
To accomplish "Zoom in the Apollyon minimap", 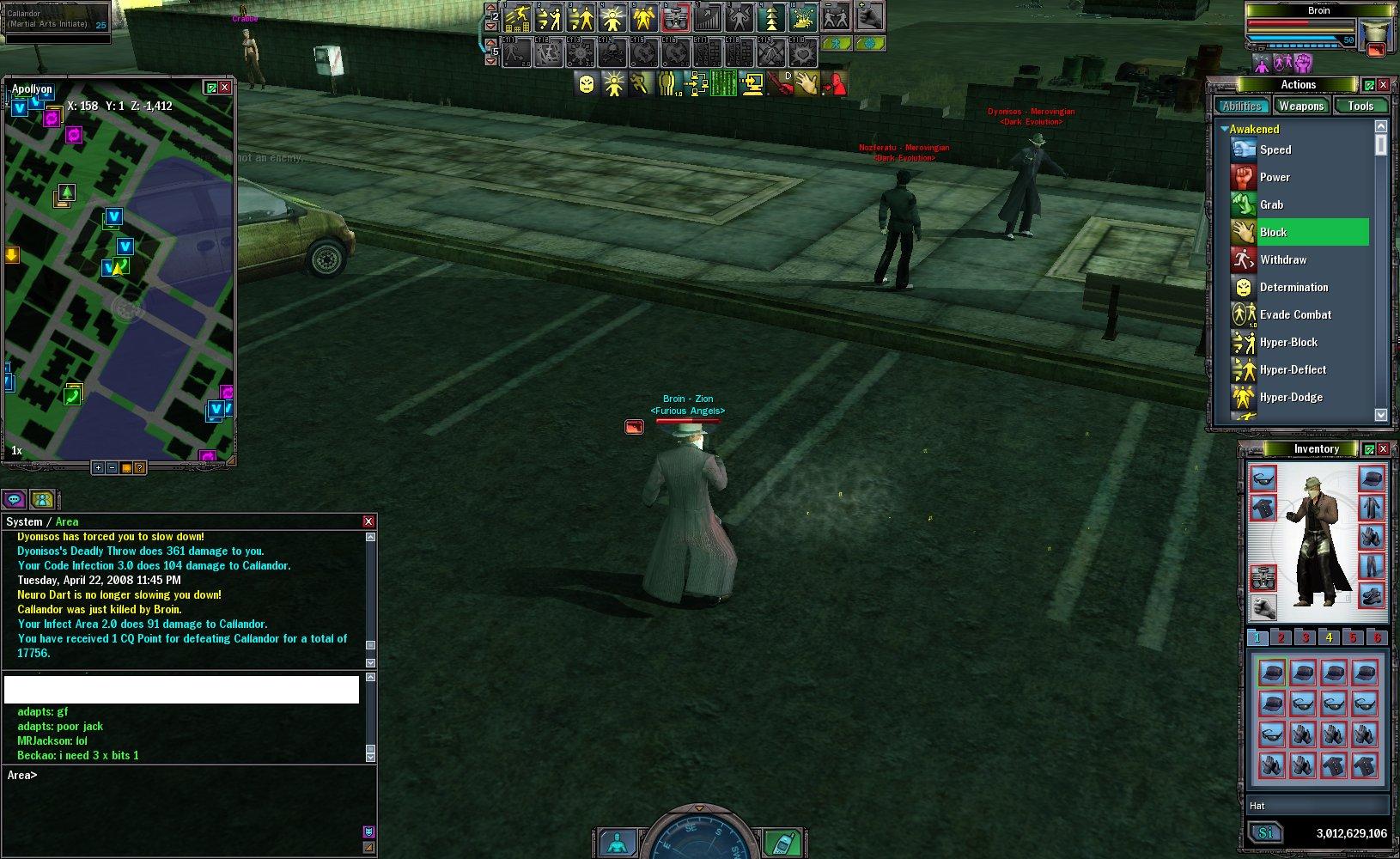I will pyautogui.click(x=98, y=468).
